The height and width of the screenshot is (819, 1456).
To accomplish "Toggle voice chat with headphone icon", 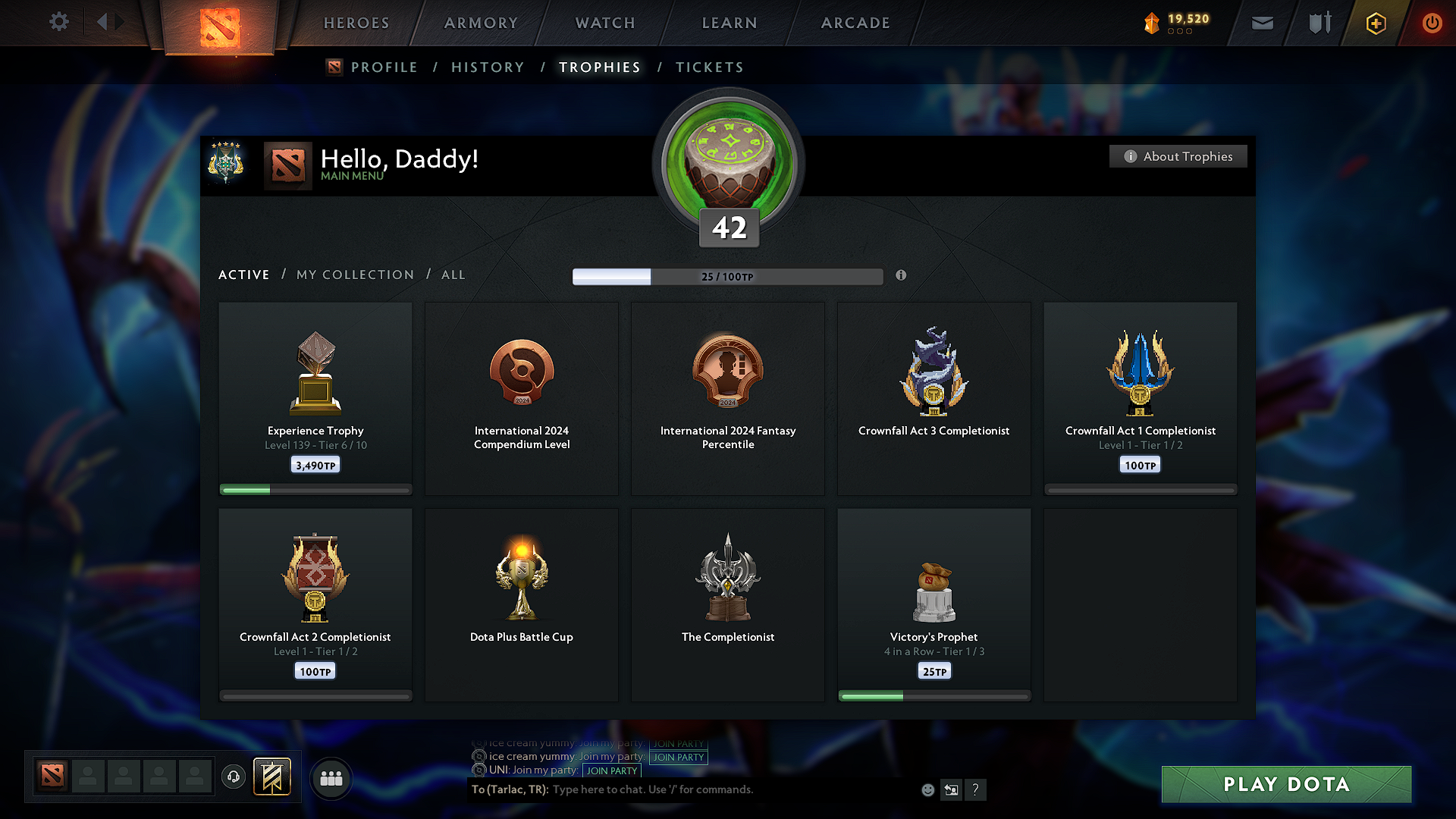I will click(234, 777).
